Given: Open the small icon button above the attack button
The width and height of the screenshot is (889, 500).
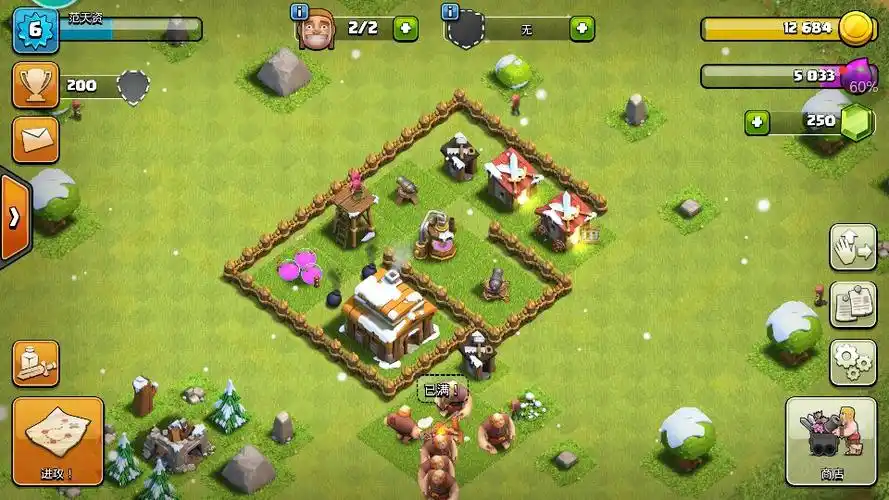Looking at the screenshot, I should [35, 363].
